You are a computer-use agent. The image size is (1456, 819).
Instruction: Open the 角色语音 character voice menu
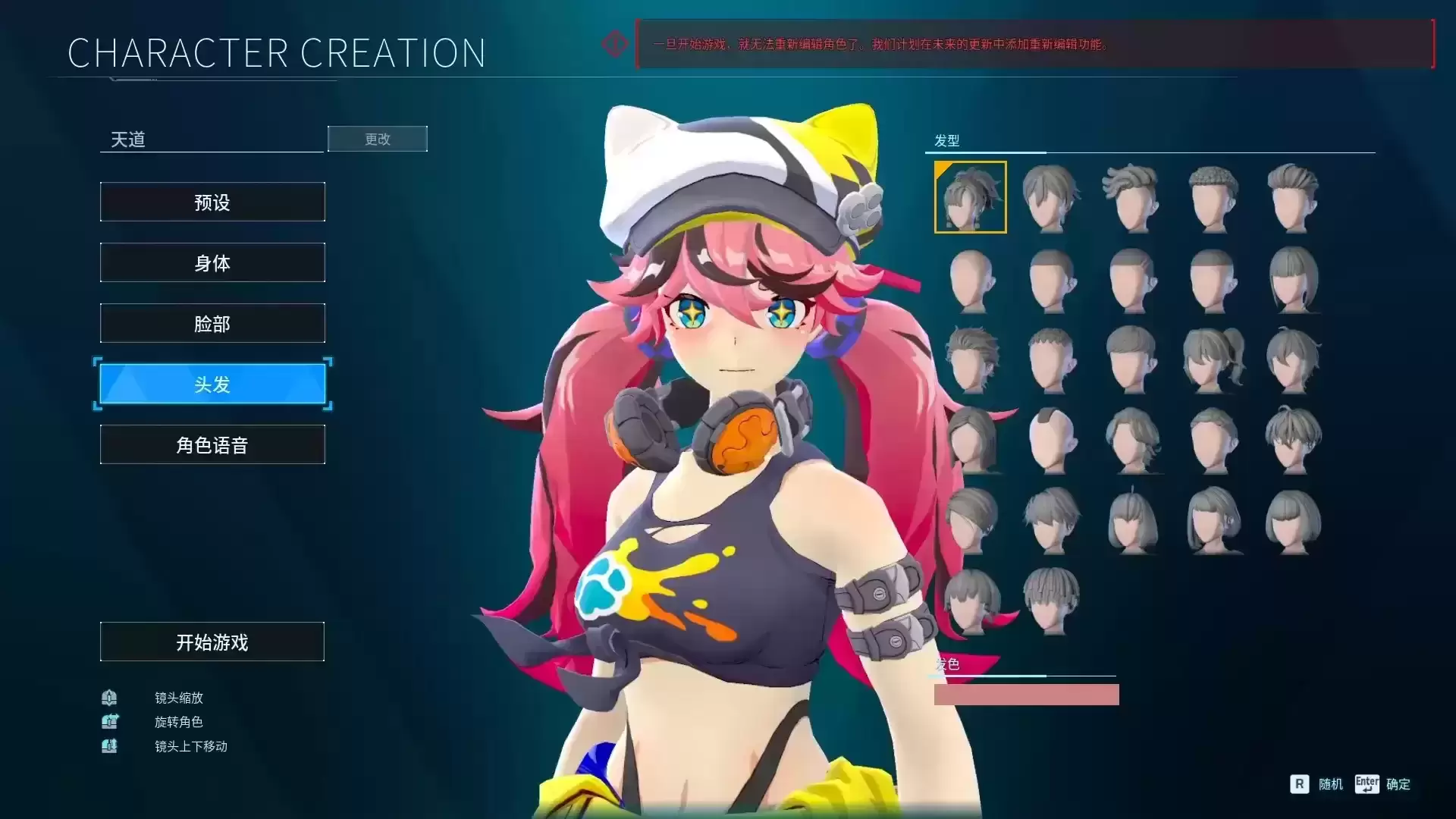coord(212,444)
